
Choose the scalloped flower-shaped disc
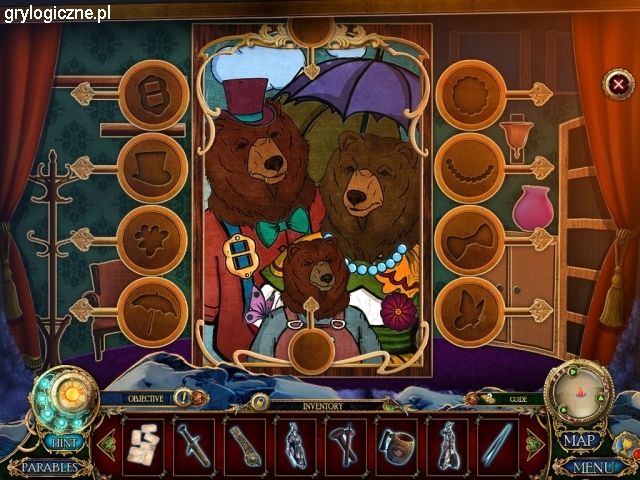(469, 94)
